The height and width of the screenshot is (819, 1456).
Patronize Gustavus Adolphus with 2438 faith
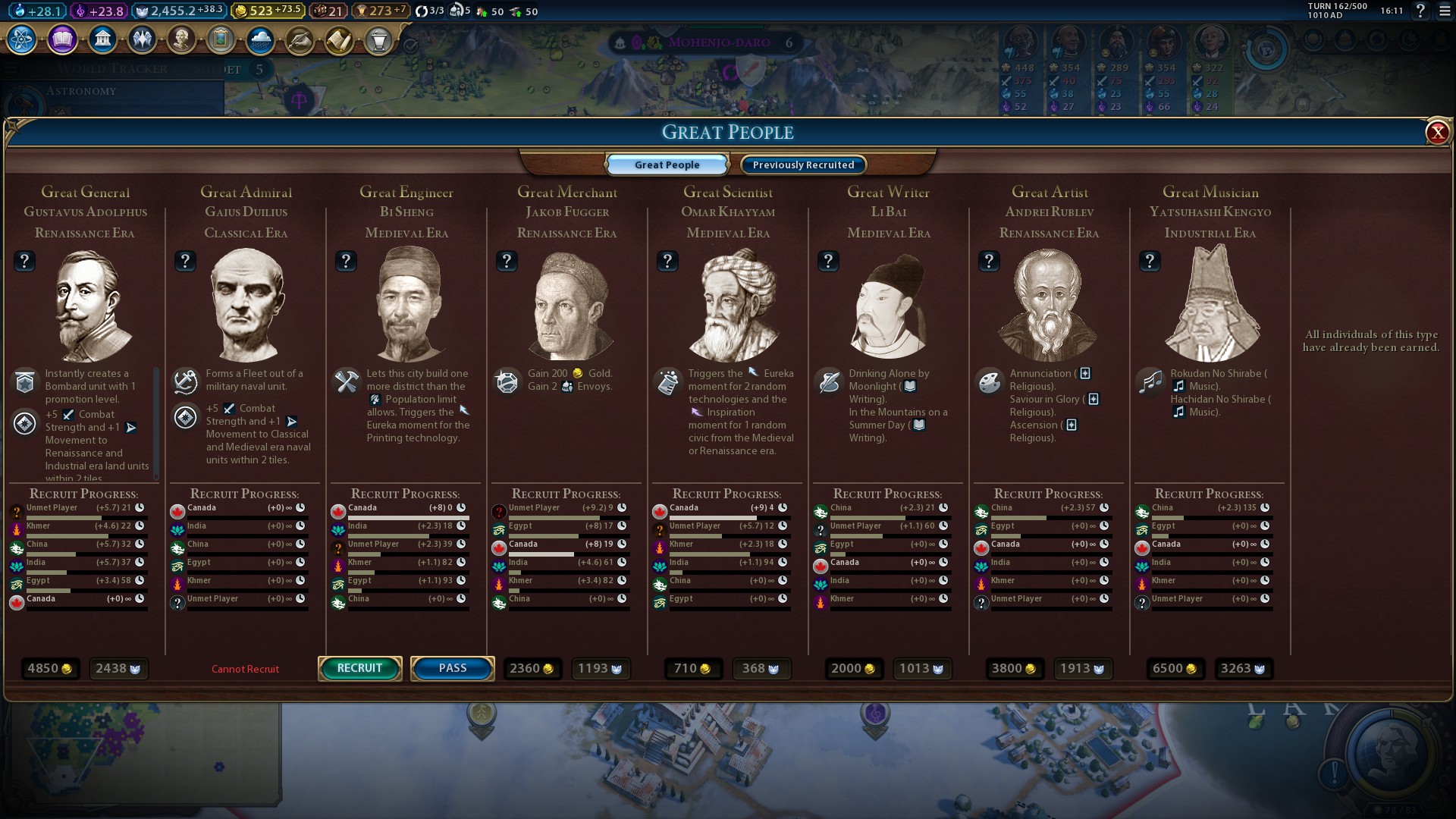click(x=118, y=668)
